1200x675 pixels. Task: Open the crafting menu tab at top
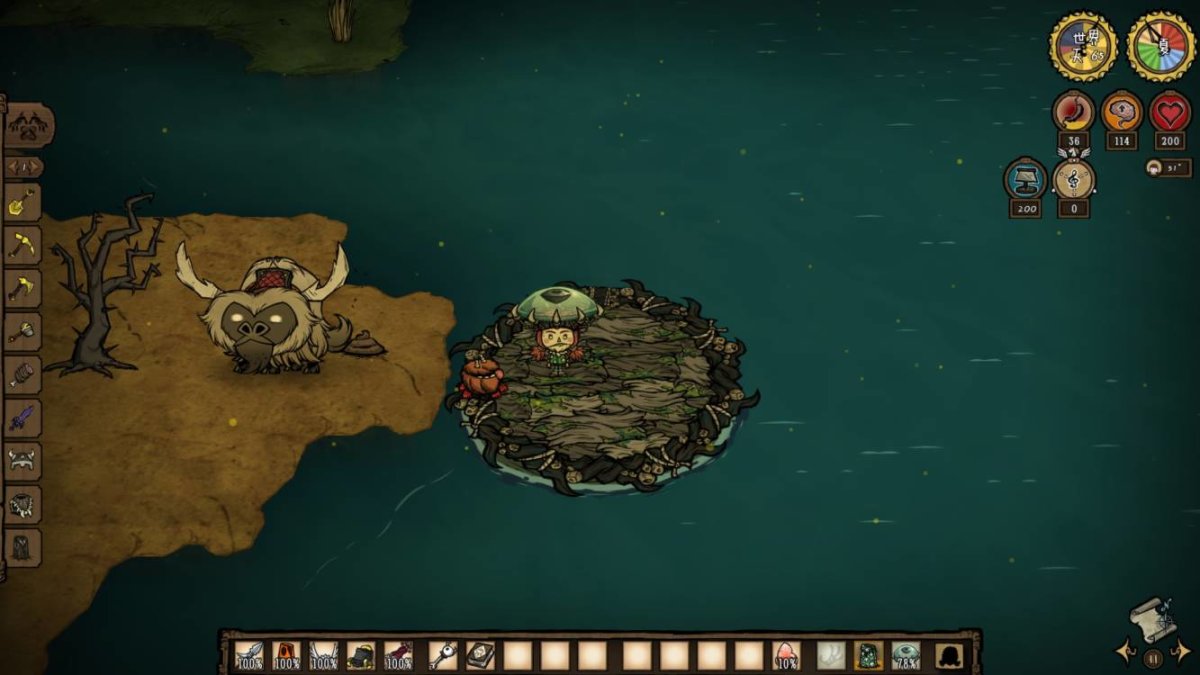coord(28,126)
